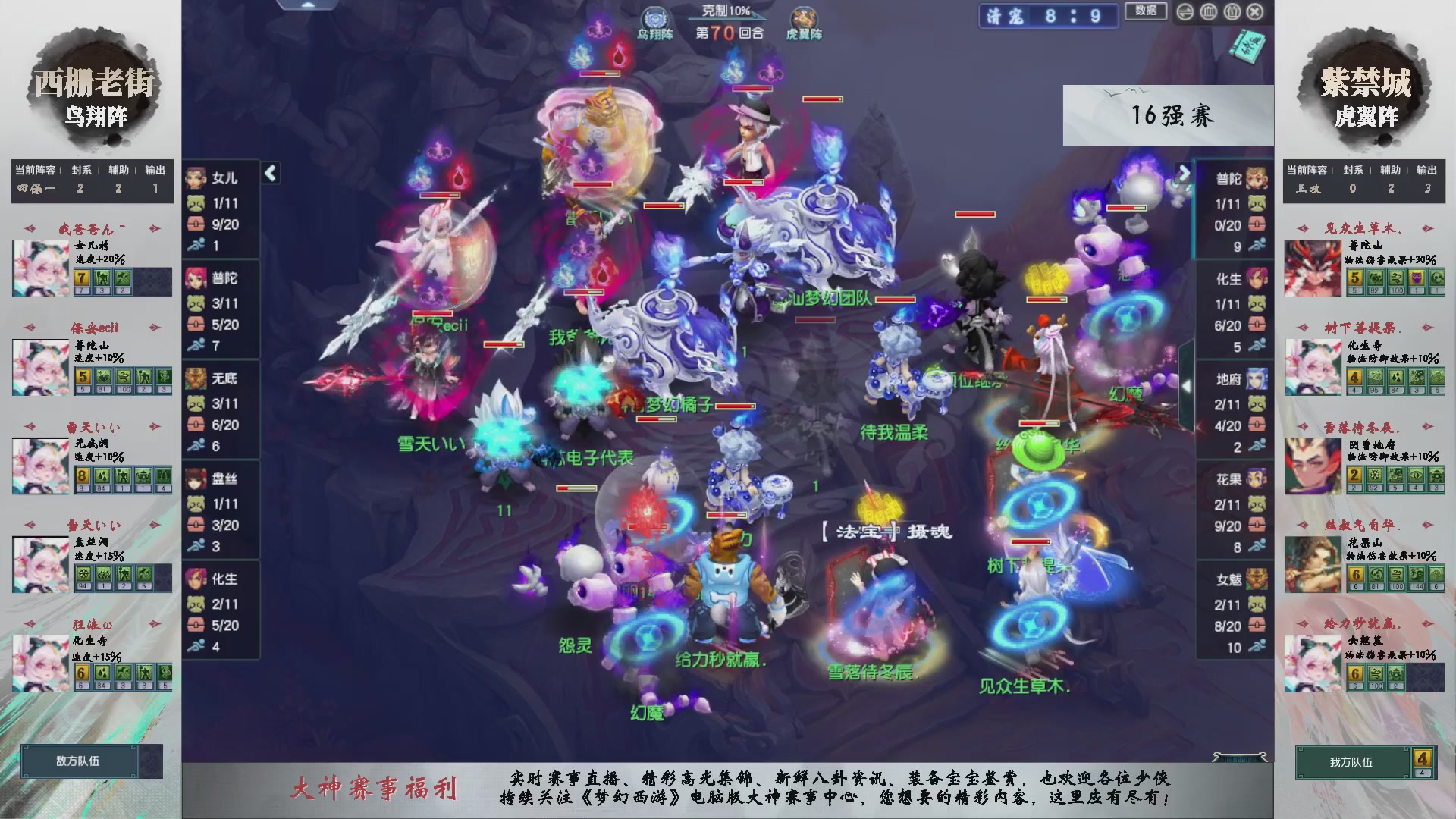Expand the hidden side panel chevron on right edge
Image resolution: width=1456 pixels, height=819 pixels.
tap(1188, 388)
